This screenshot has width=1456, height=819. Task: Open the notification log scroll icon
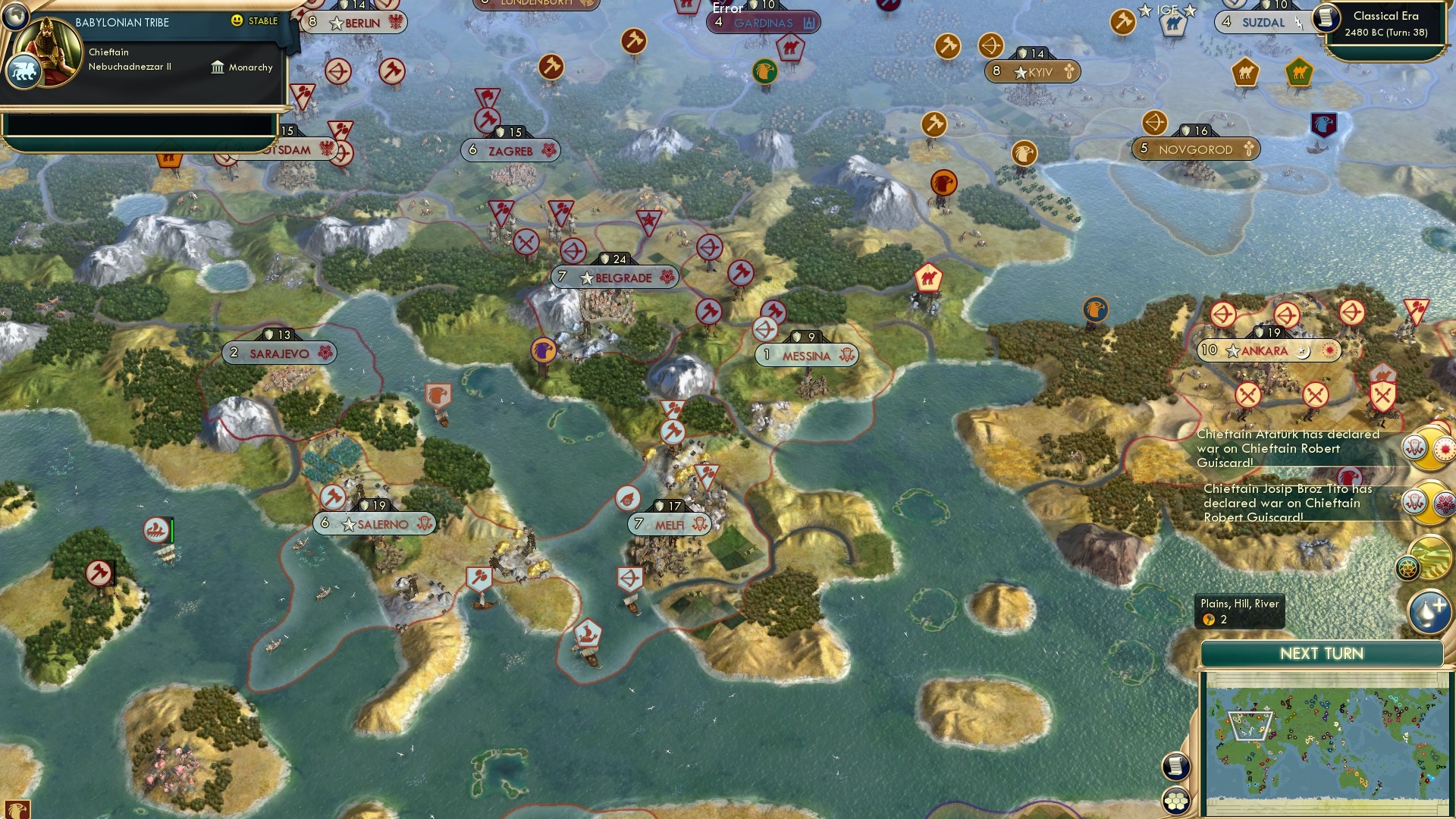point(1174,767)
